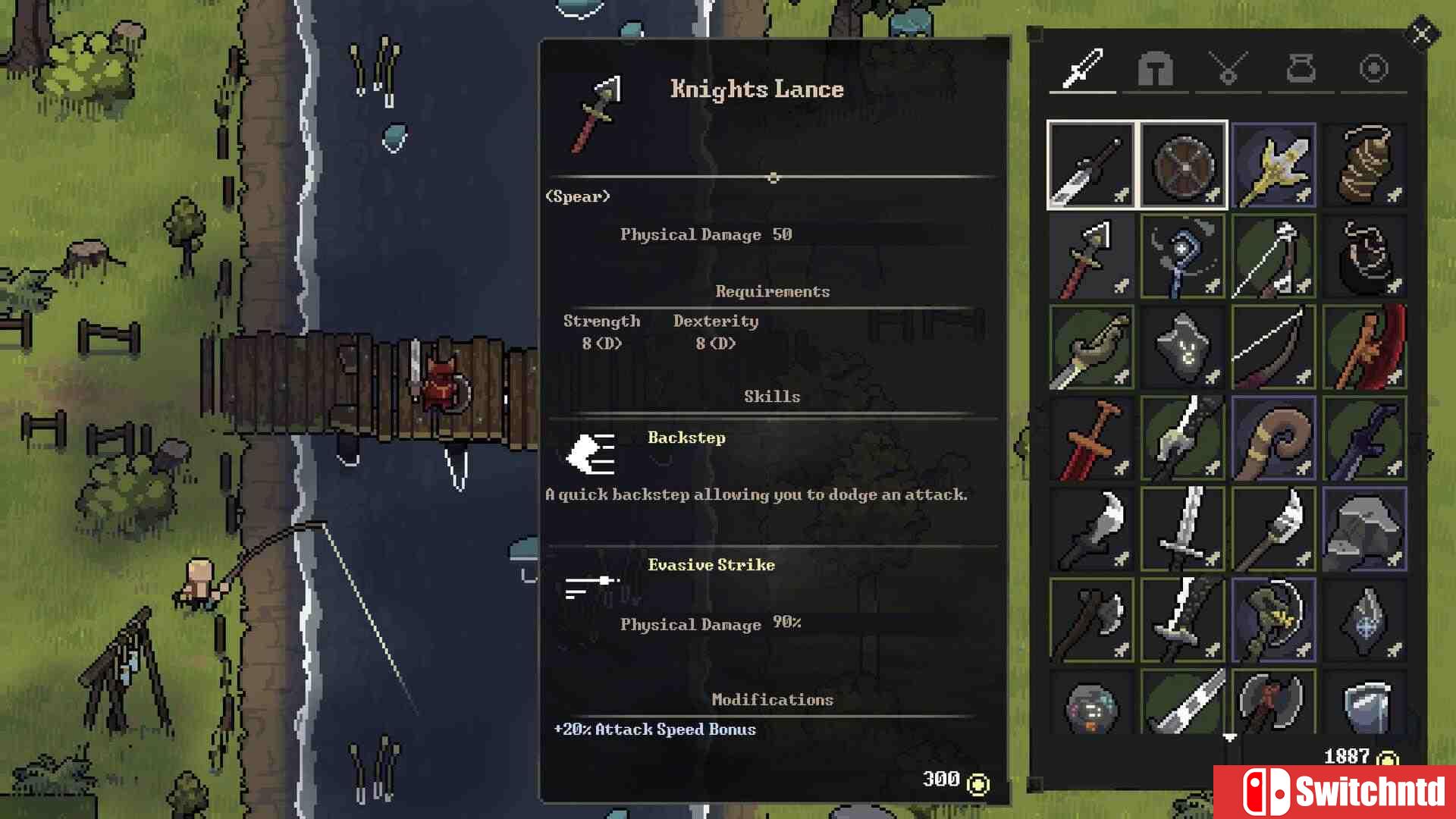This screenshot has height=819, width=1456.
Task: Open the potion jar tab
Action: point(1301,69)
